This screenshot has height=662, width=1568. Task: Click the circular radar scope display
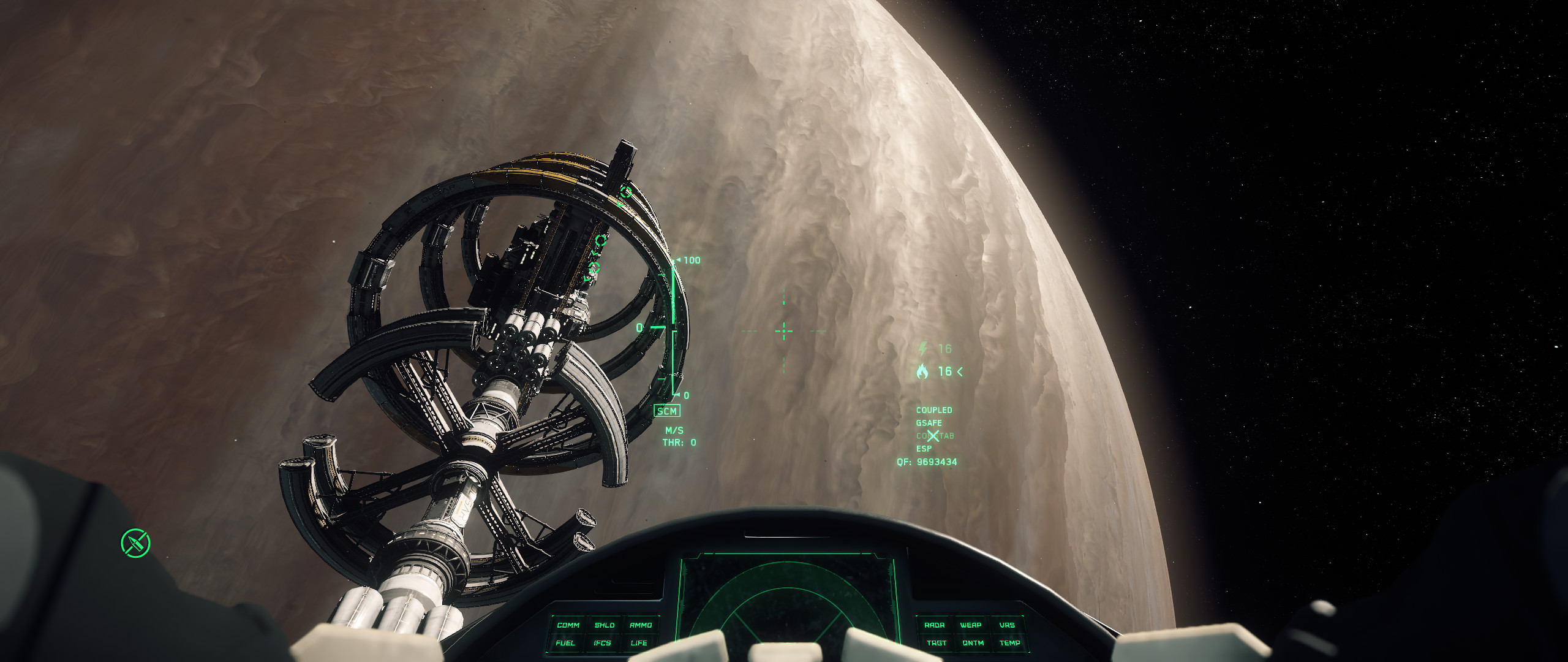point(787,607)
